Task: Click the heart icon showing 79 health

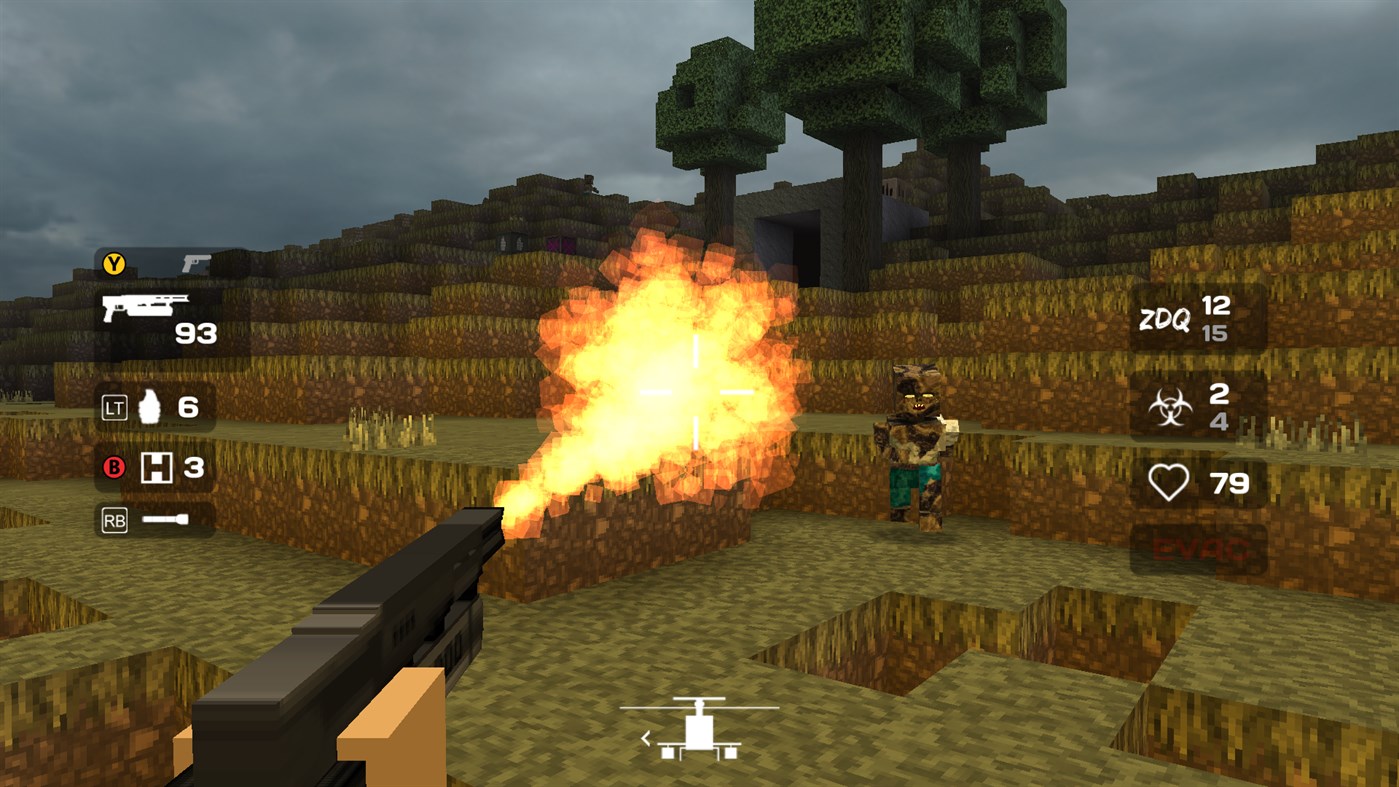Action: click(1170, 482)
